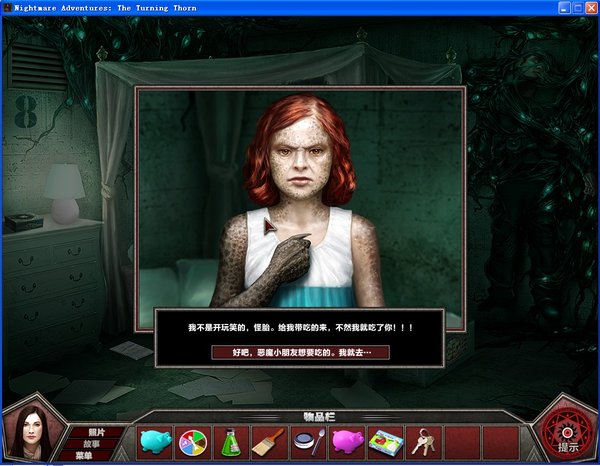Select the cyan piggy bank in inventory
Viewport: 600px width, 466px height.
click(154, 442)
